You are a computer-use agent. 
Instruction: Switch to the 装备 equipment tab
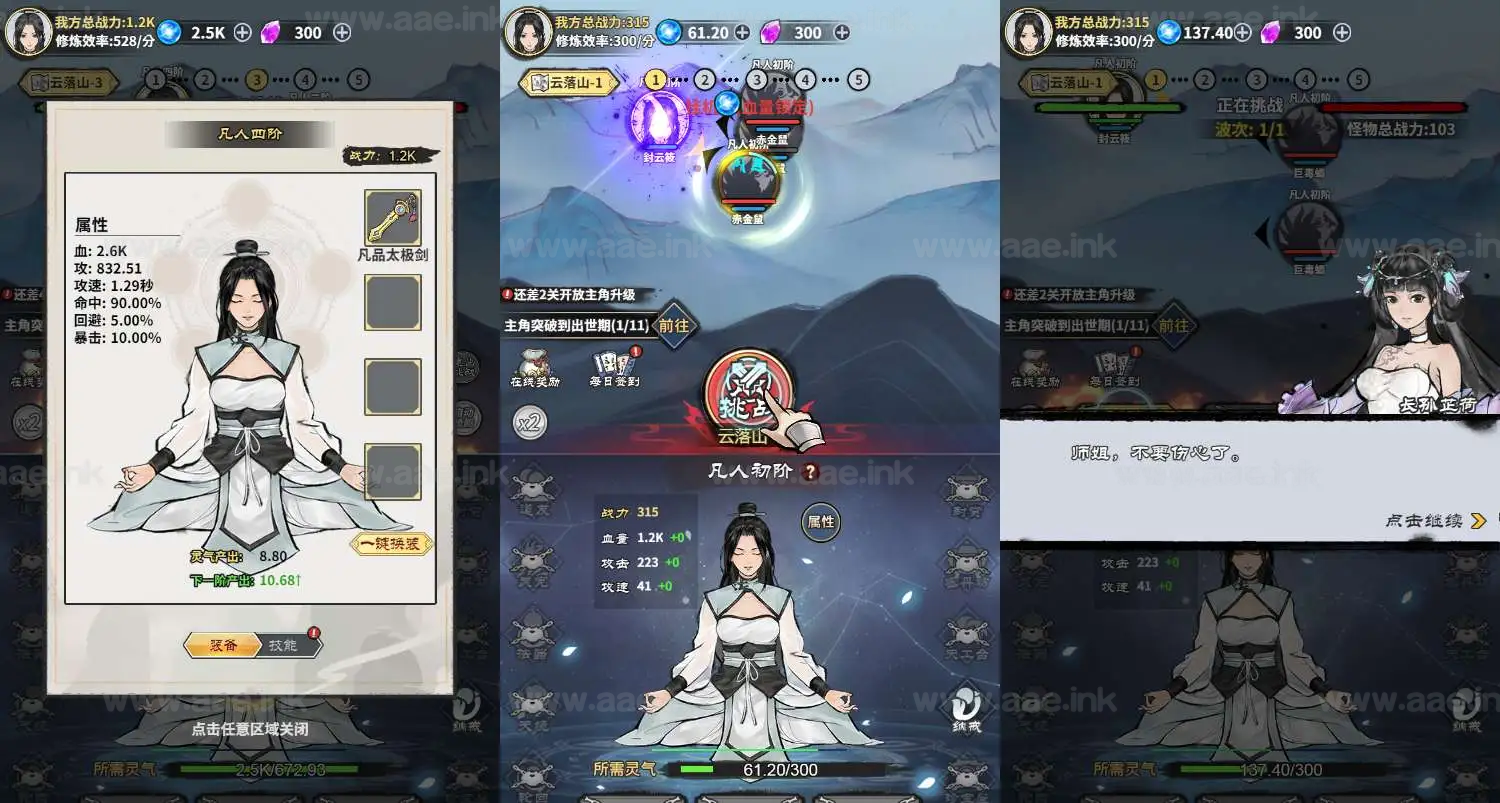point(222,645)
